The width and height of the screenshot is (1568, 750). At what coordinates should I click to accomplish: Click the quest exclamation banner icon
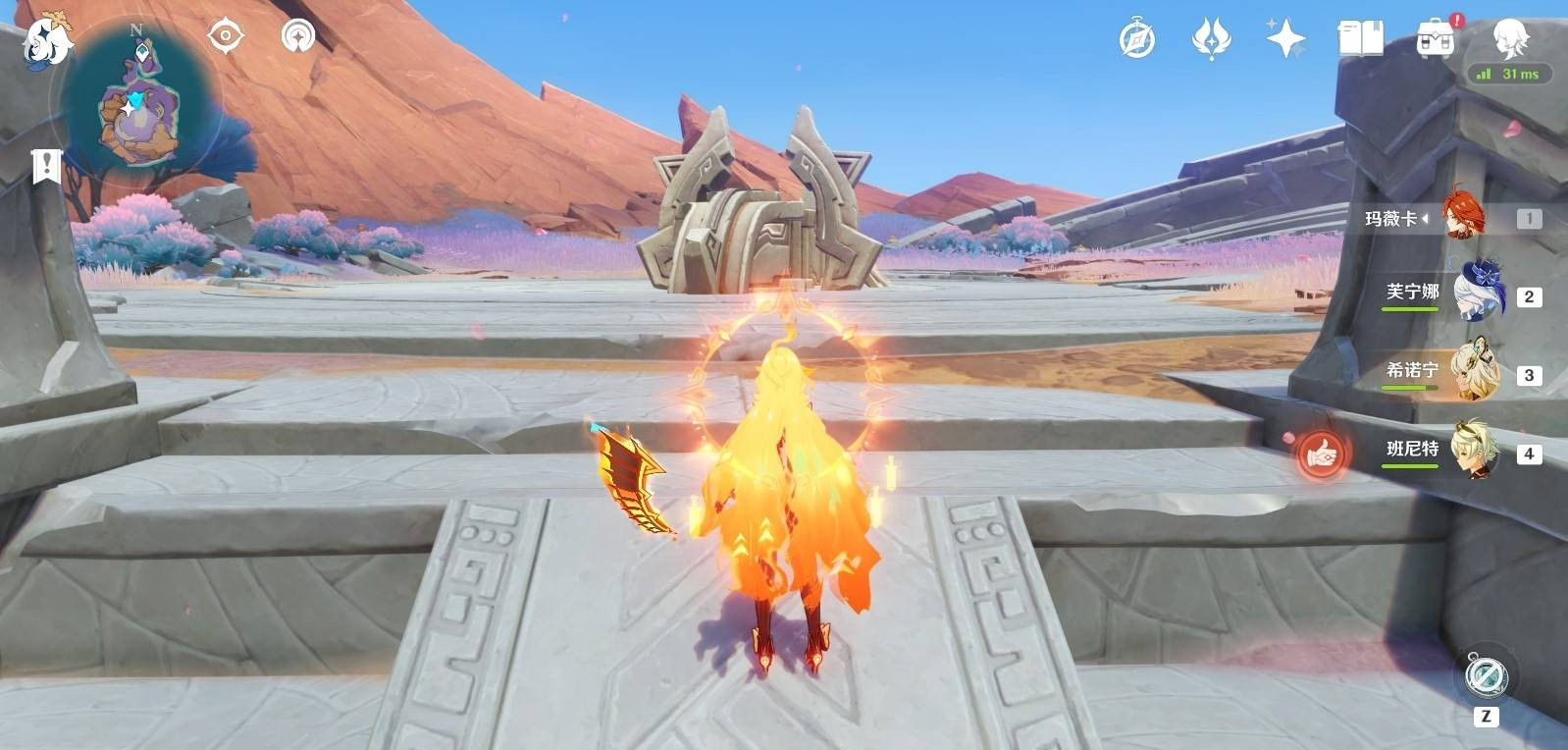45,166
